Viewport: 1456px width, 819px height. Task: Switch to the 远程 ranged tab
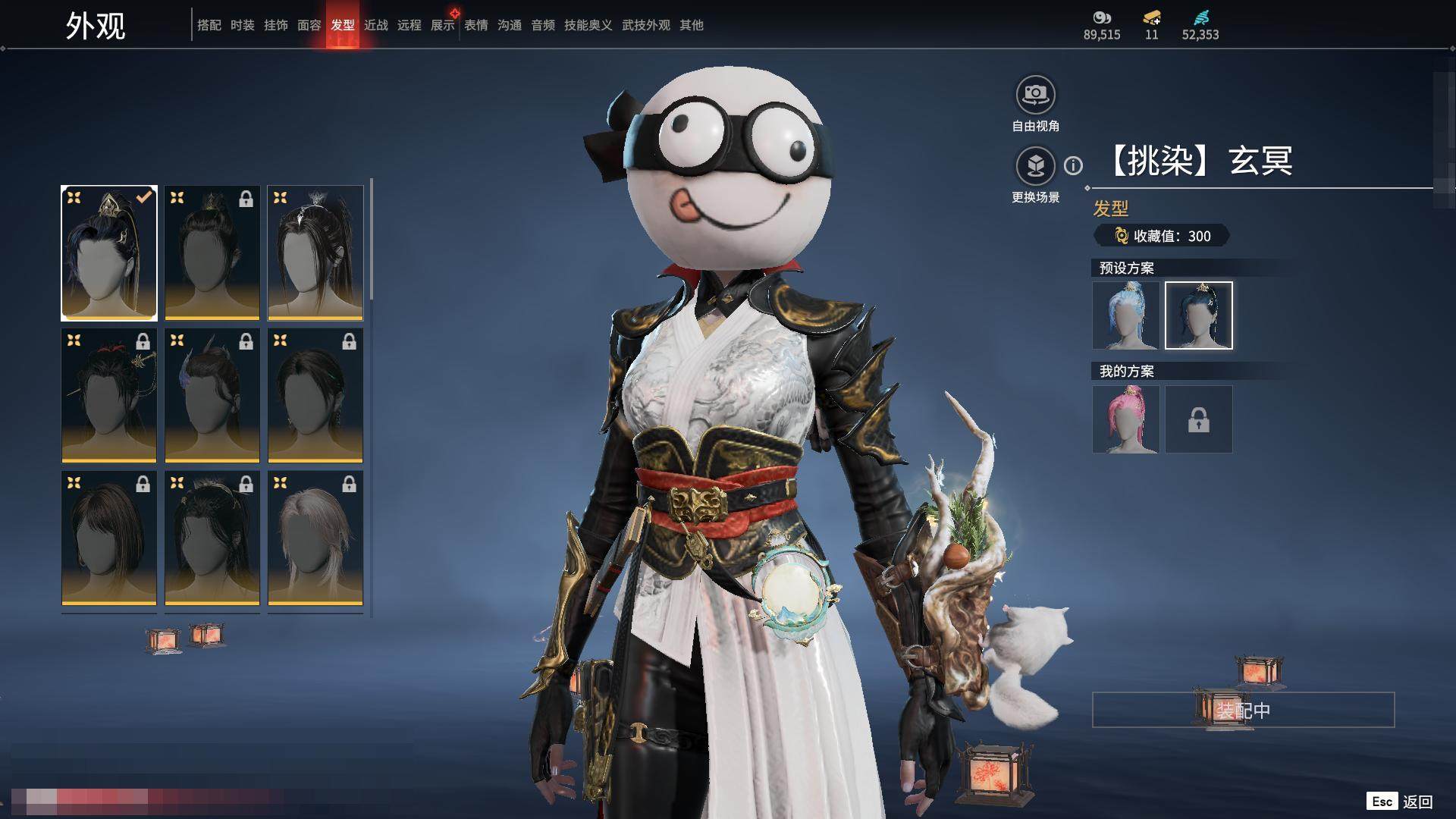point(409,25)
